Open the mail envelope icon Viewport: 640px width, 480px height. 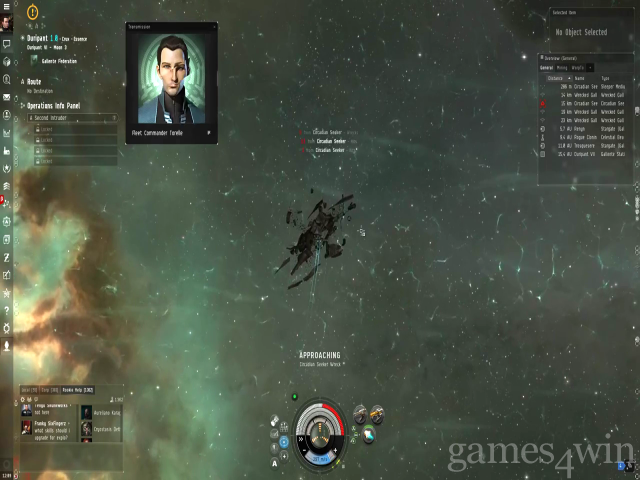point(6,97)
